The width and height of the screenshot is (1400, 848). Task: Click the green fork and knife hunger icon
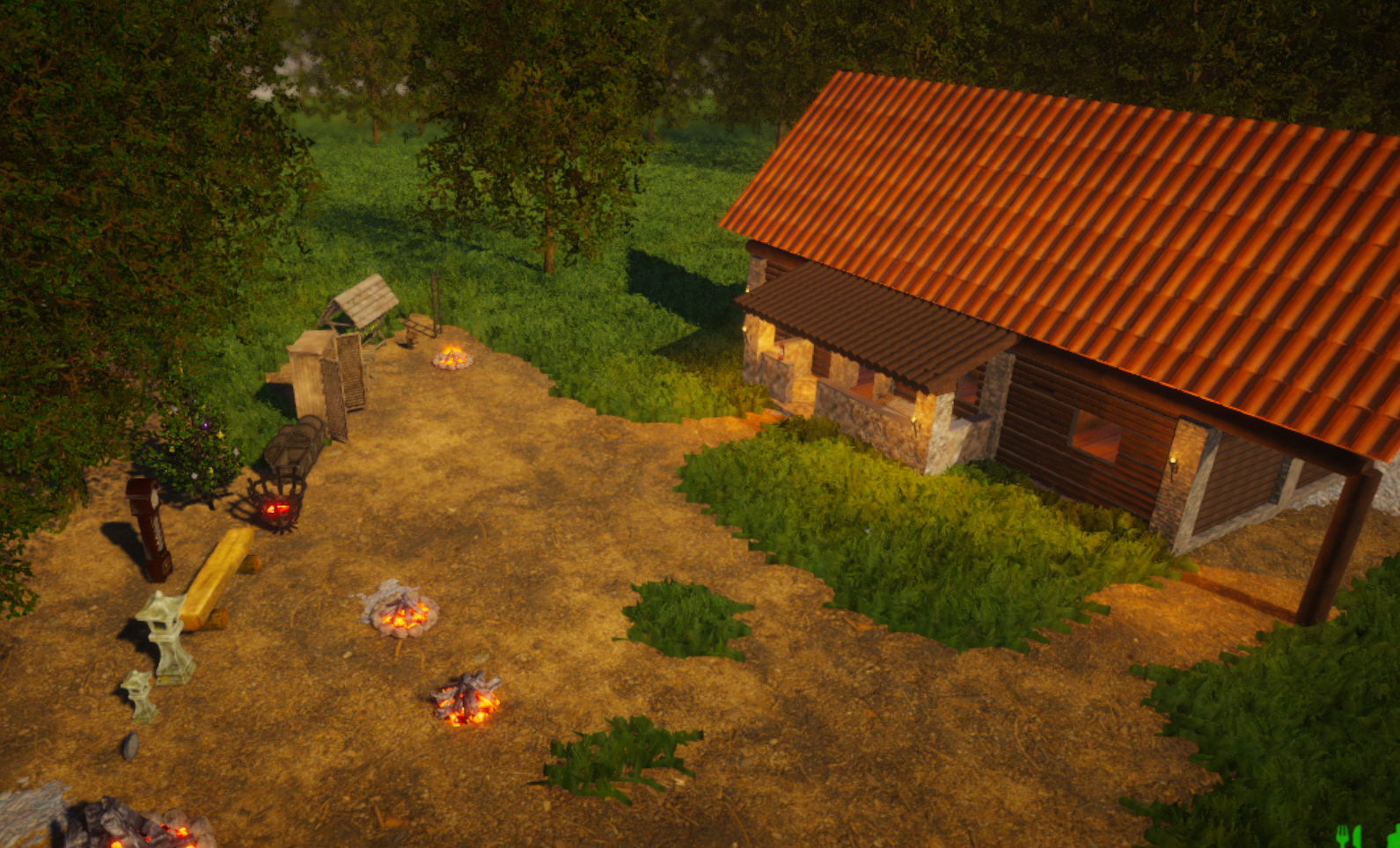pos(1347,836)
